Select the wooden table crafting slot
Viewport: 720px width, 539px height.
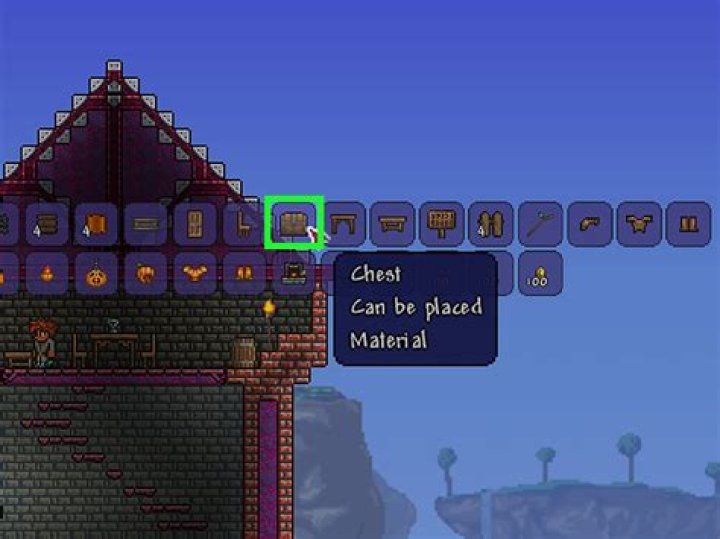[342, 224]
